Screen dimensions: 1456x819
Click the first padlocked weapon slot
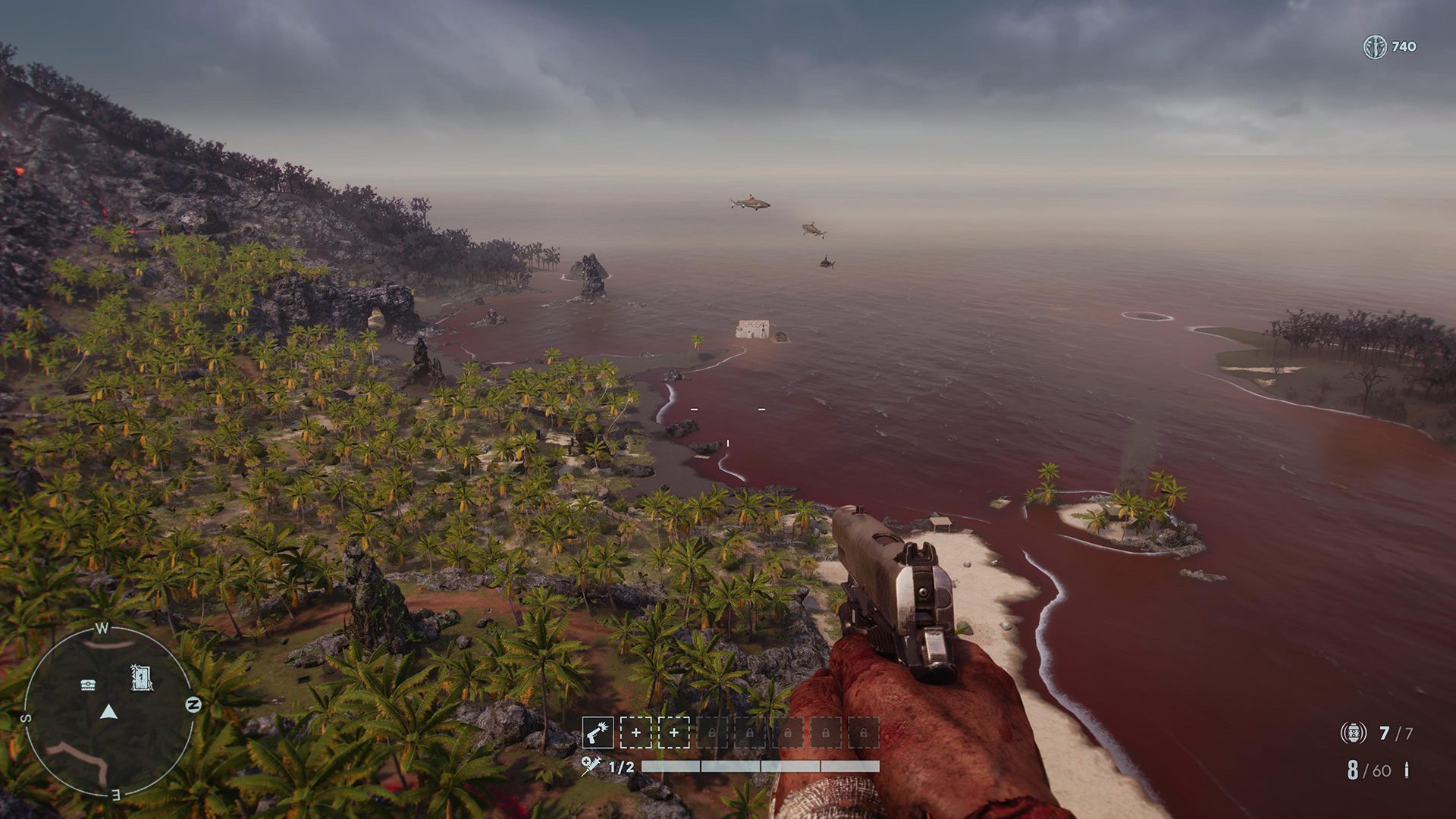tap(712, 733)
